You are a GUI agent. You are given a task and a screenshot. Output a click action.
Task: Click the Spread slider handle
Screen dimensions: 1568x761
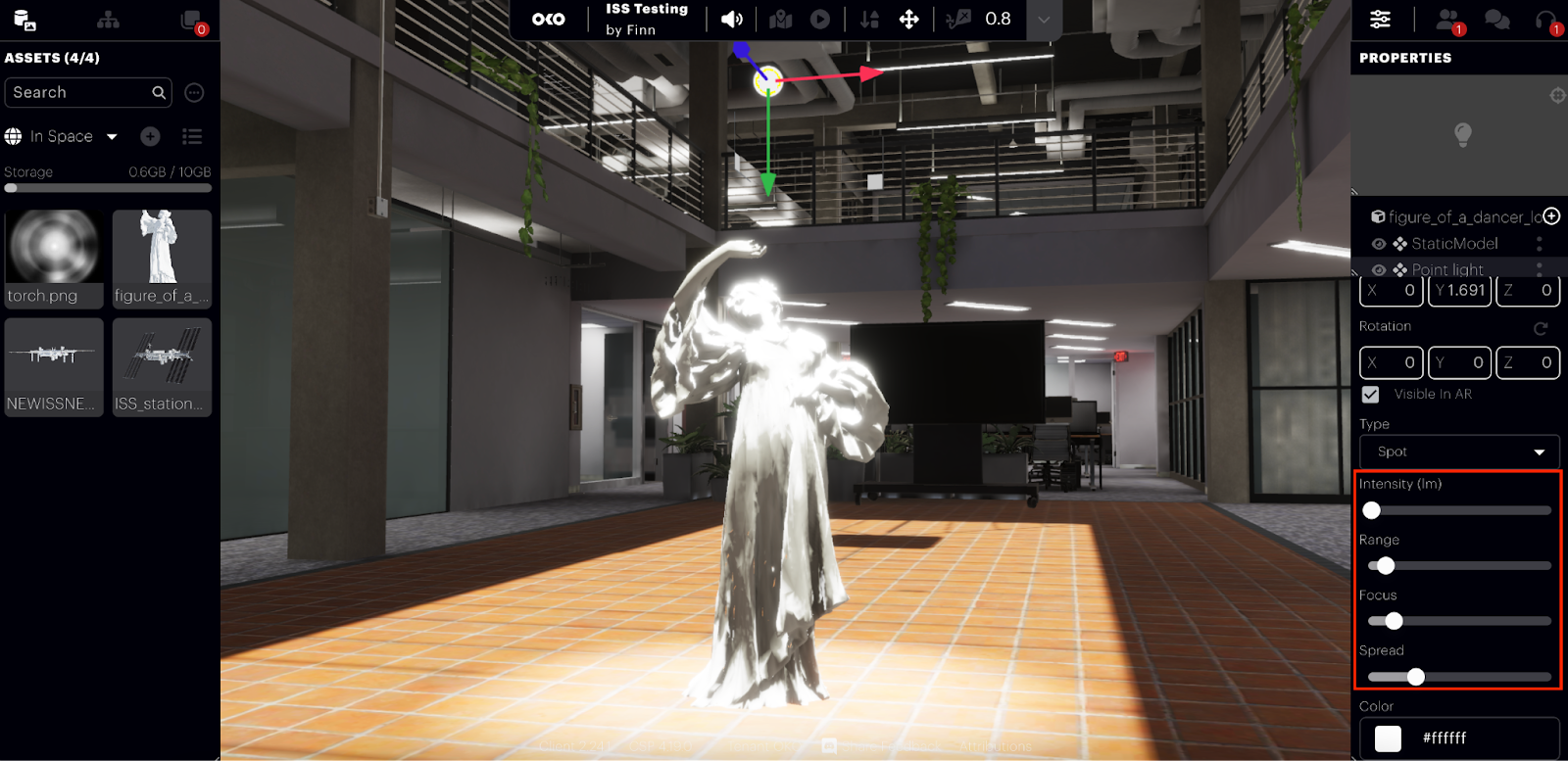pos(1416,677)
